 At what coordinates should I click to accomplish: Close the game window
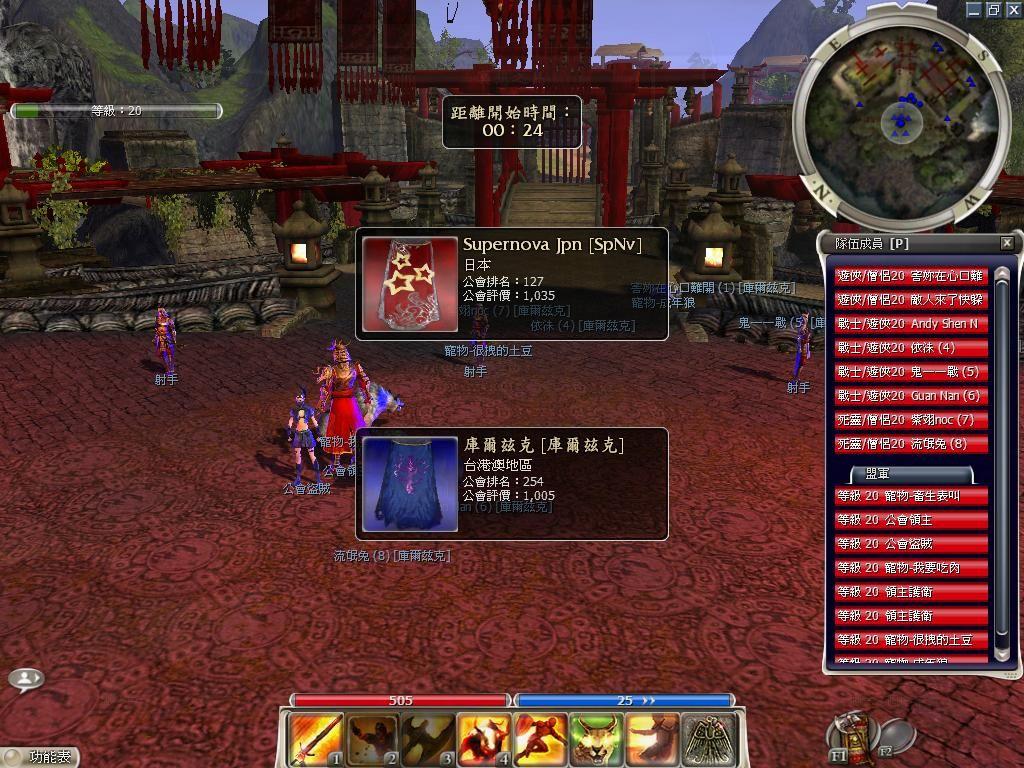coord(1013,9)
